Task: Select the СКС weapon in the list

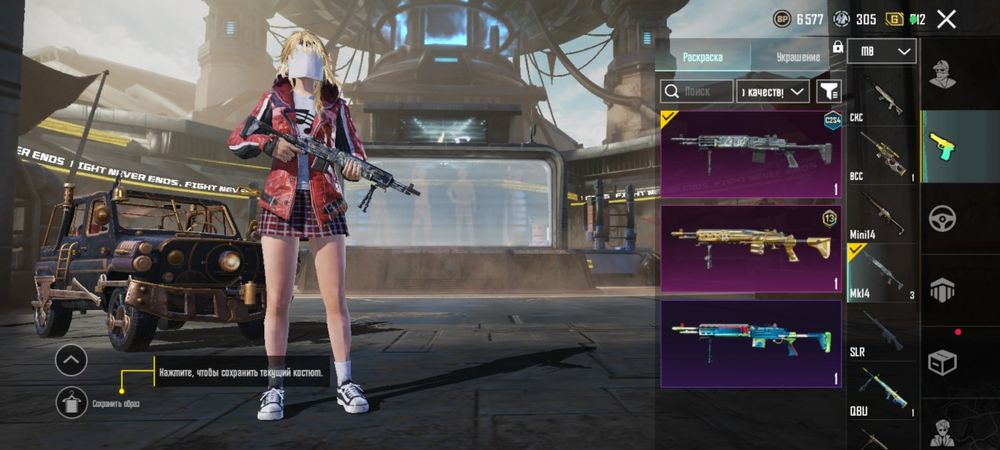Action: coord(881,98)
